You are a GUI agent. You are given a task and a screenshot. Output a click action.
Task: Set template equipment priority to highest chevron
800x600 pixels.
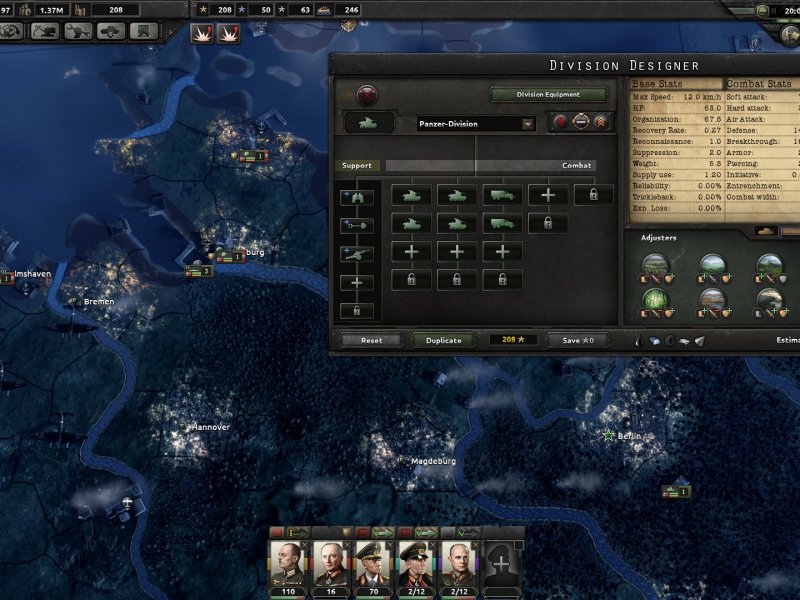click(x=601, y=123)
